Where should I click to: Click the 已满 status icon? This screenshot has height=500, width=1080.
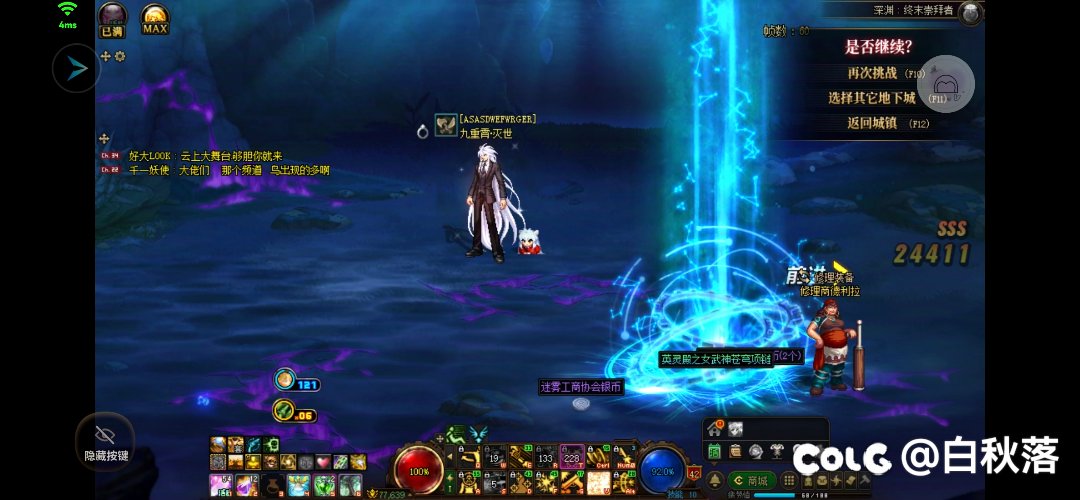(x=112, y=18)
